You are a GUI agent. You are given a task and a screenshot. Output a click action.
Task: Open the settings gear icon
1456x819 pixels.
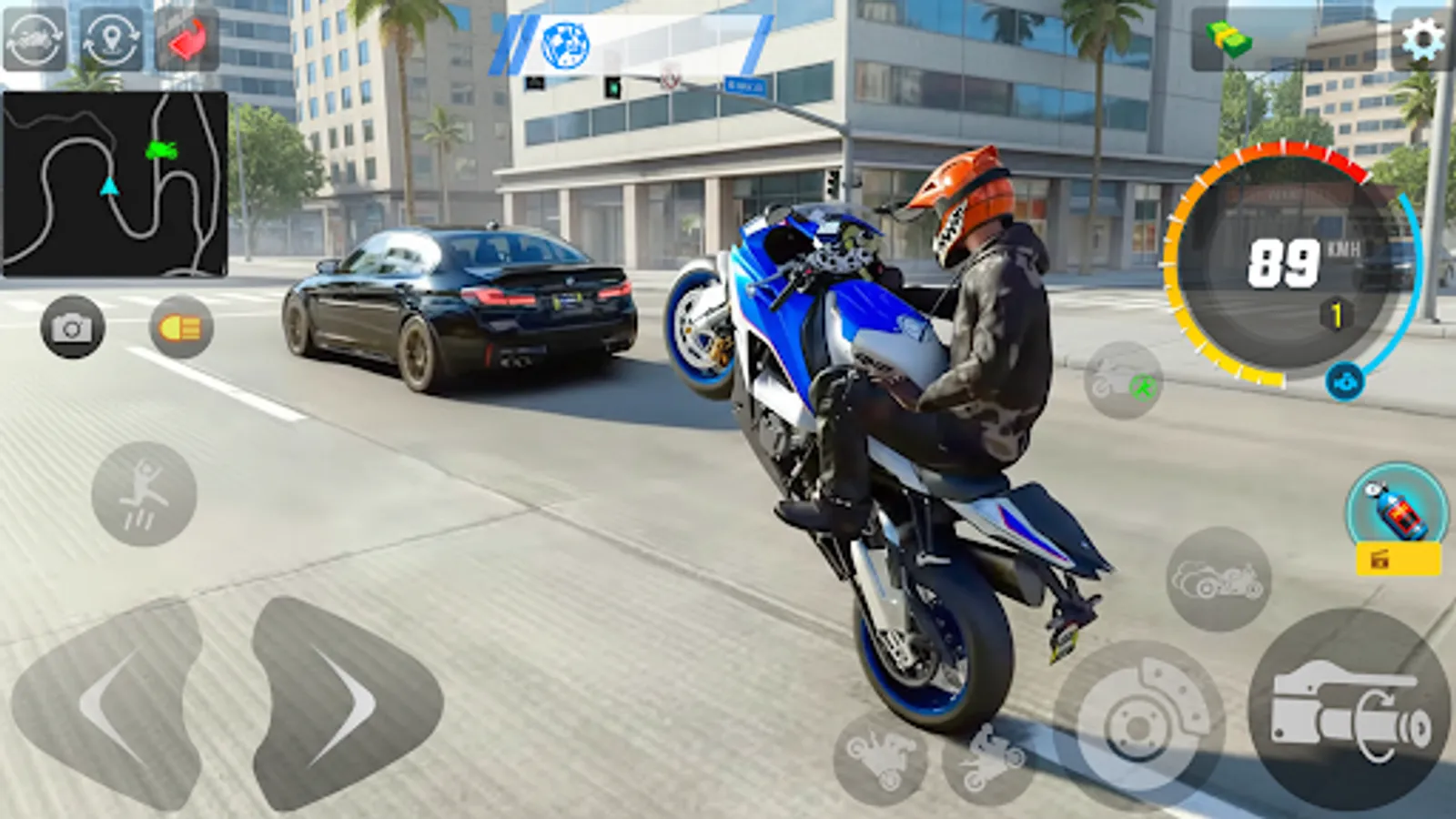click(1420, 38)
